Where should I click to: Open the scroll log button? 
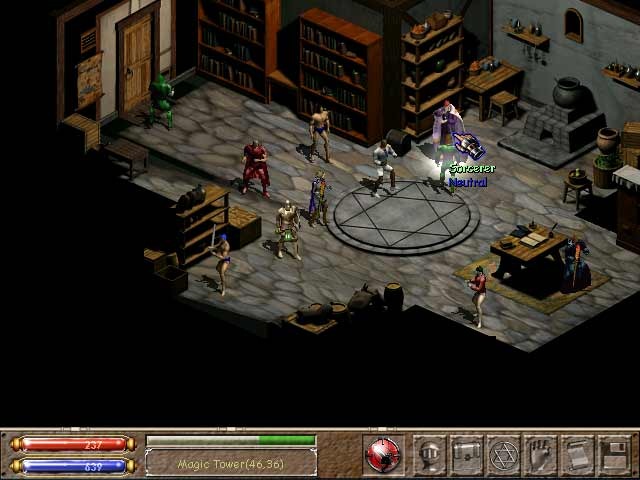pyautogui.click(x=578, y=455)
